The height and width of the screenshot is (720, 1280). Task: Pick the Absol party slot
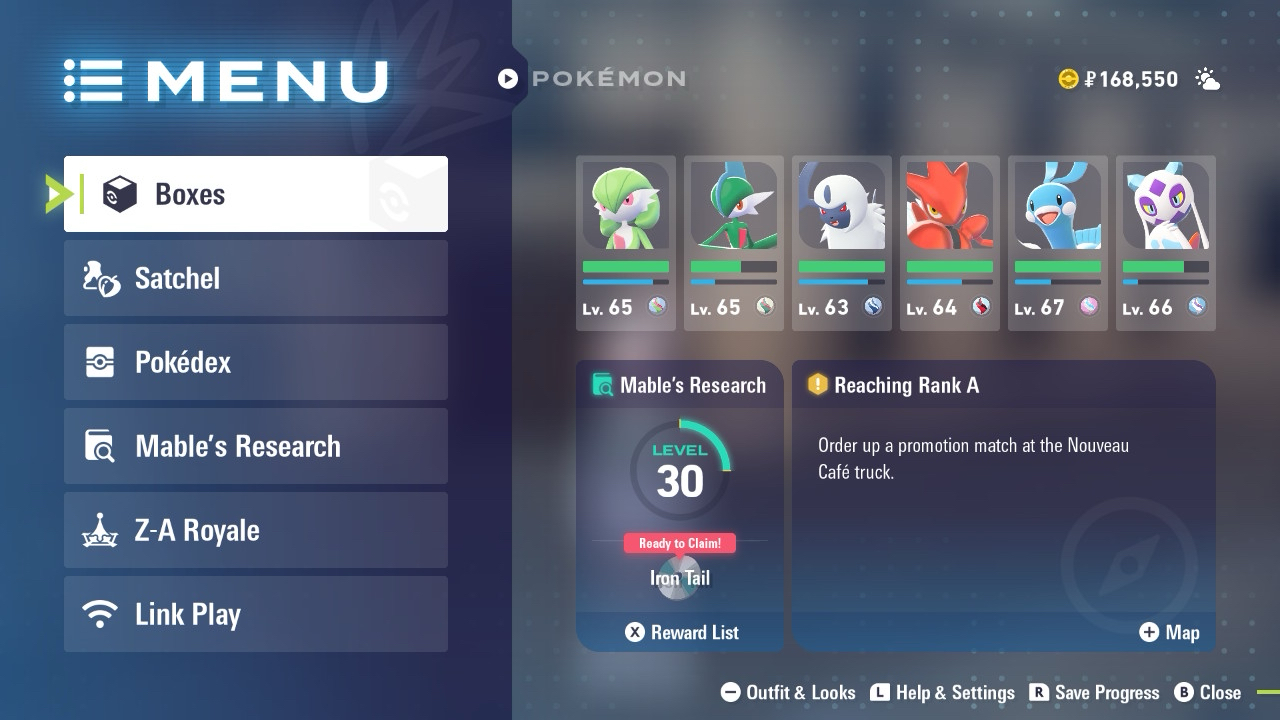pyautogui.click(x=842, y=242)
